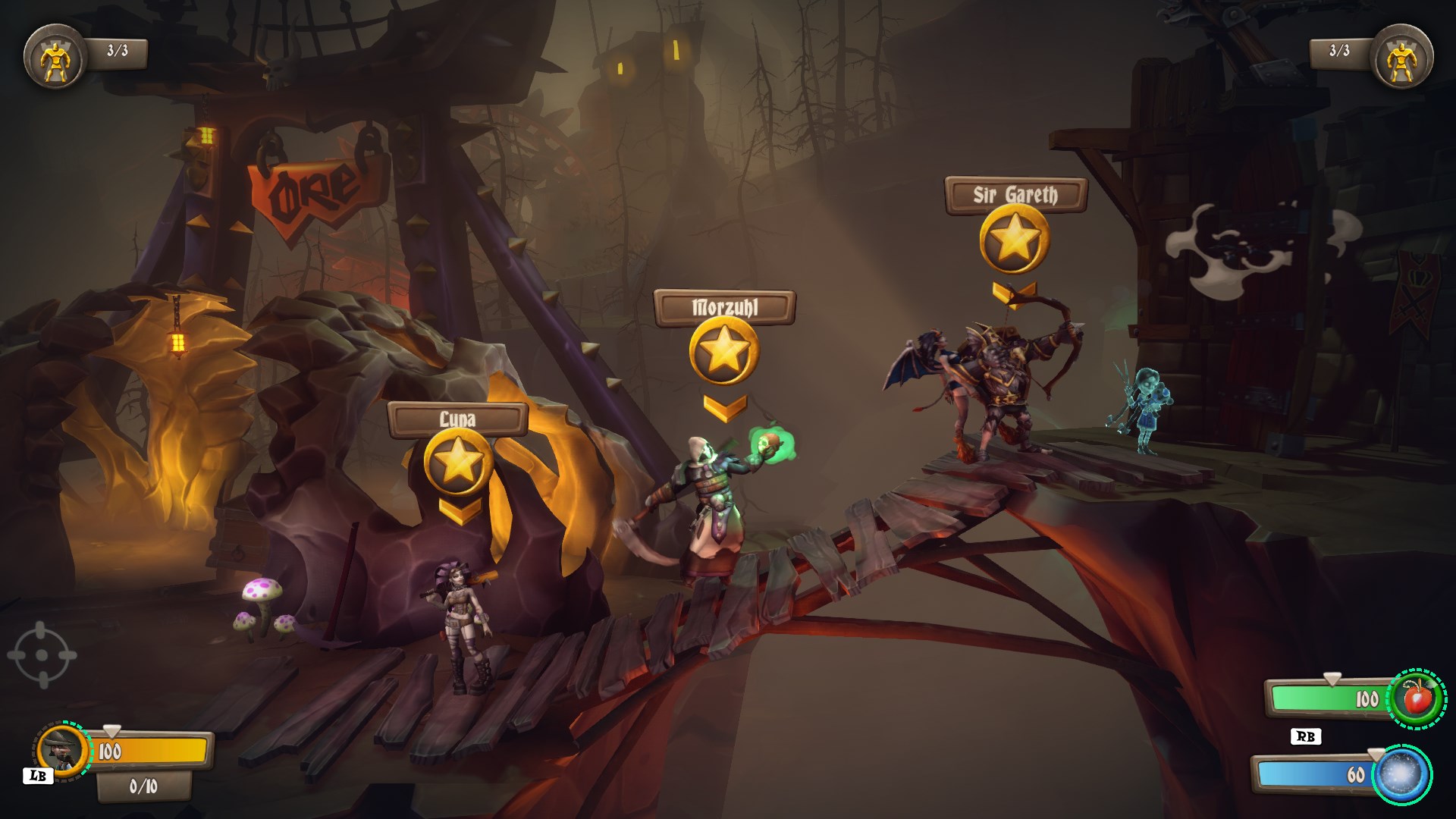Click the top-left gold team figure icon
The height and width of the screenshot is (819, 1456).
(x=54, y=56)
